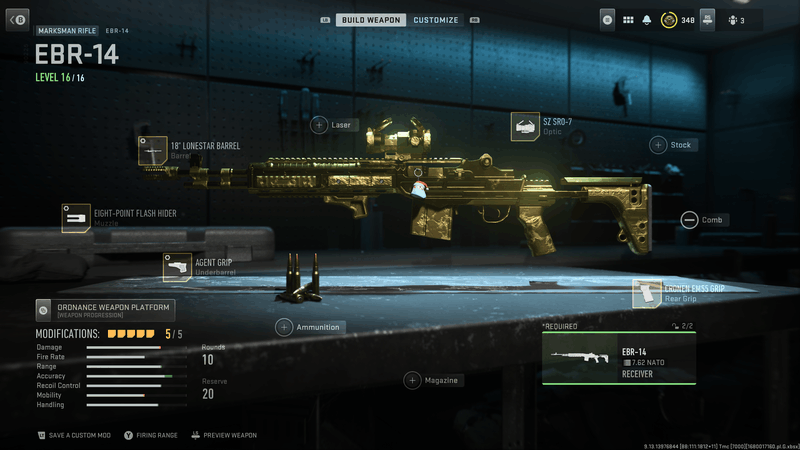Select the Eight-Point Flash Hider muzzle

(x=76, y=217)
